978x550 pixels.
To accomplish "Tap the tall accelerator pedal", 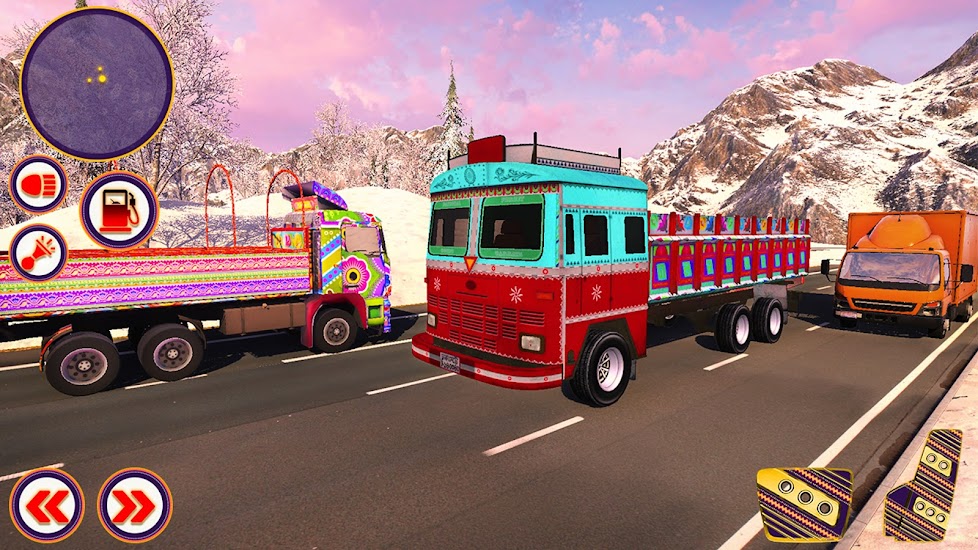I will (923, 484).
